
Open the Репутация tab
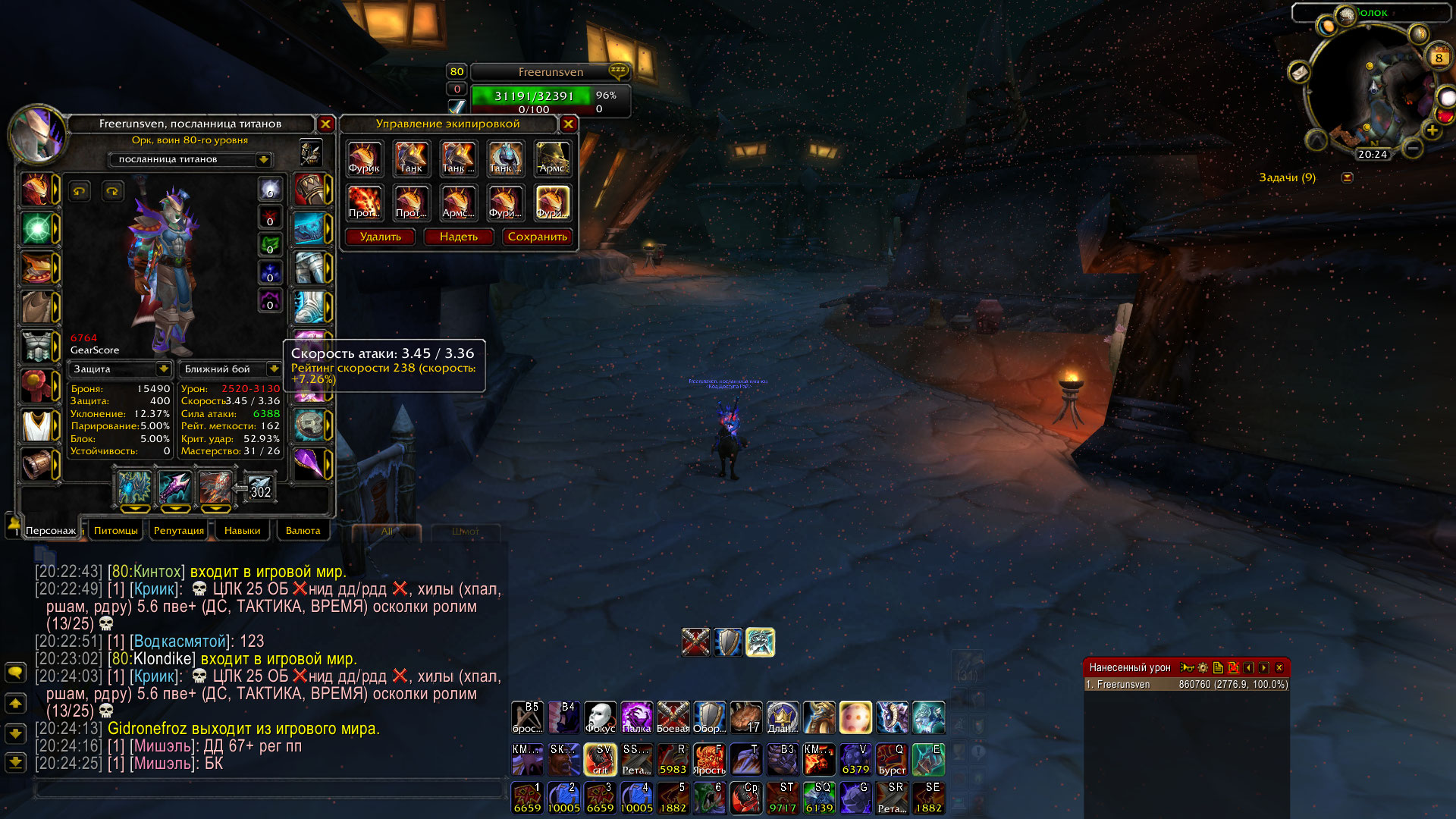[179, 531]
